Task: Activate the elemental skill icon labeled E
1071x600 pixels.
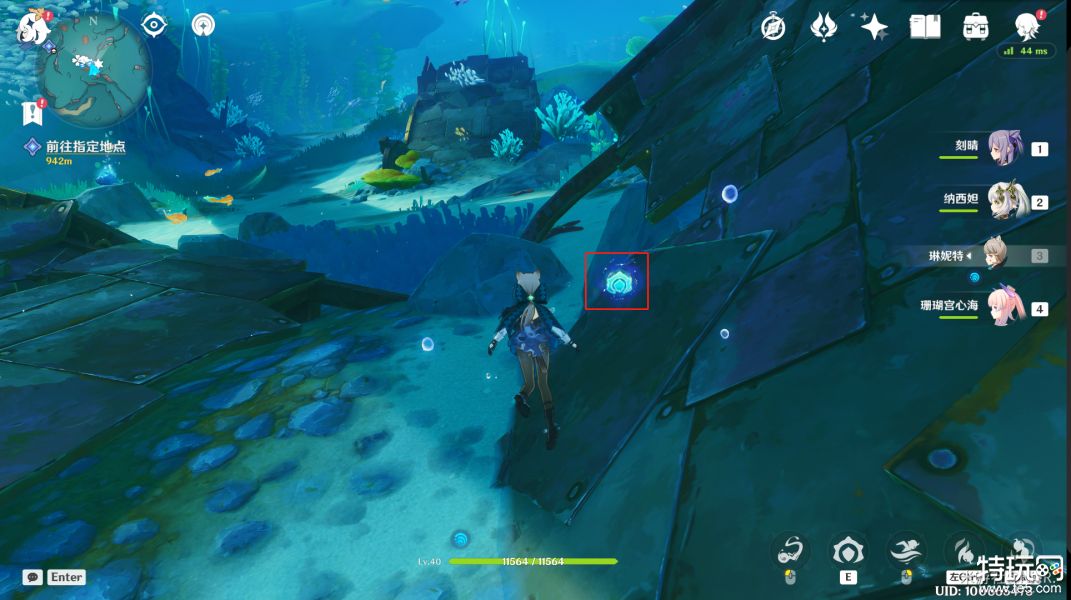Action: (x=848, y=552)
